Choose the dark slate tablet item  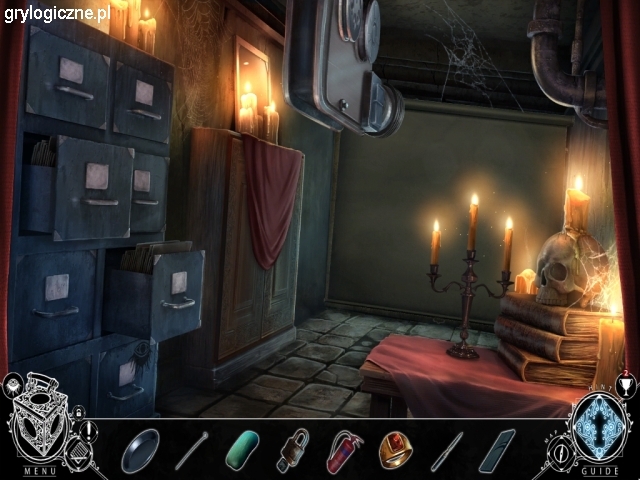click(497, 450)
